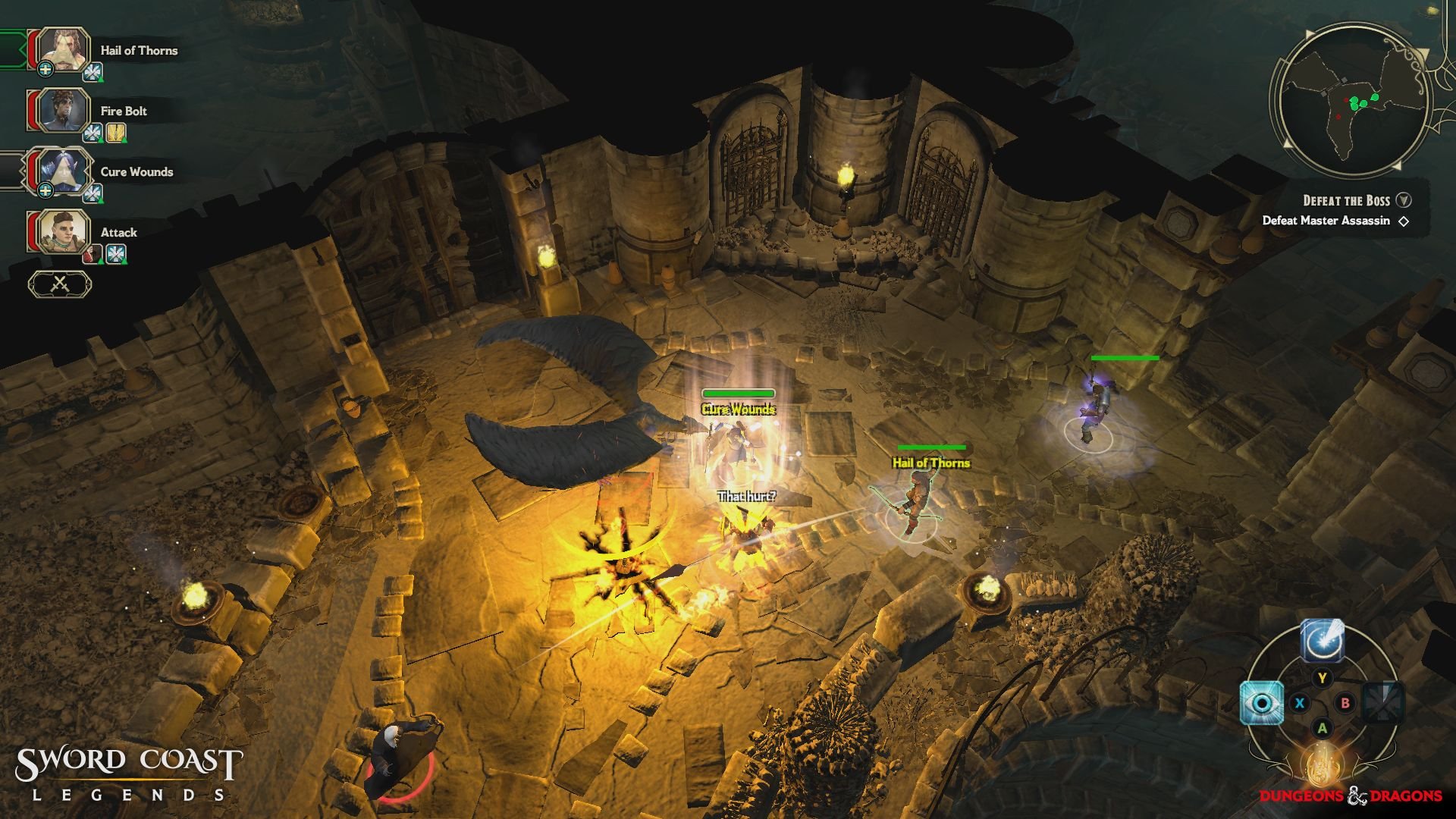Viewport: 1456px width, 819px height.
Task: Click the healing plus badge on the first portrait
Action: pos(45,70)
